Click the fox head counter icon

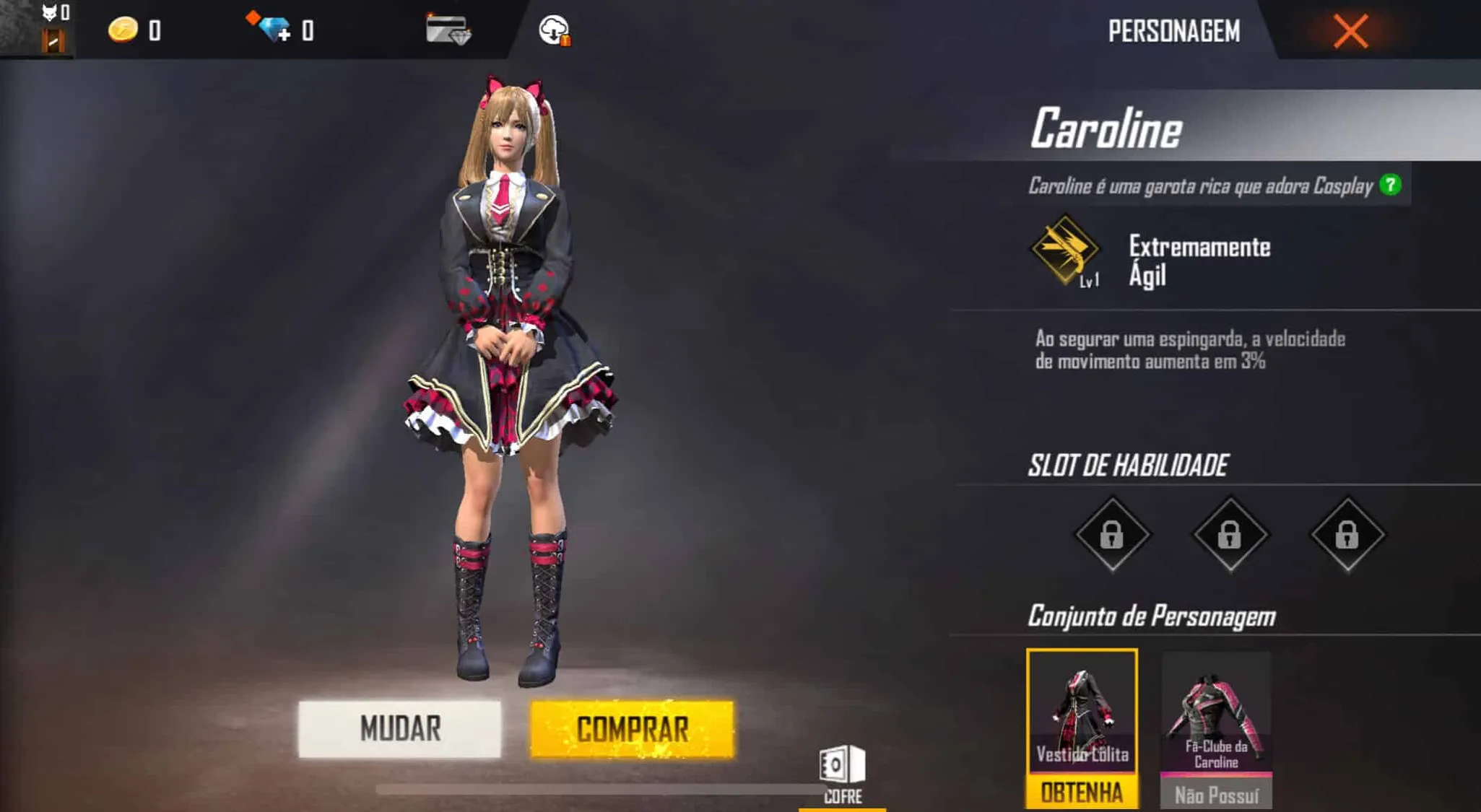48,12
